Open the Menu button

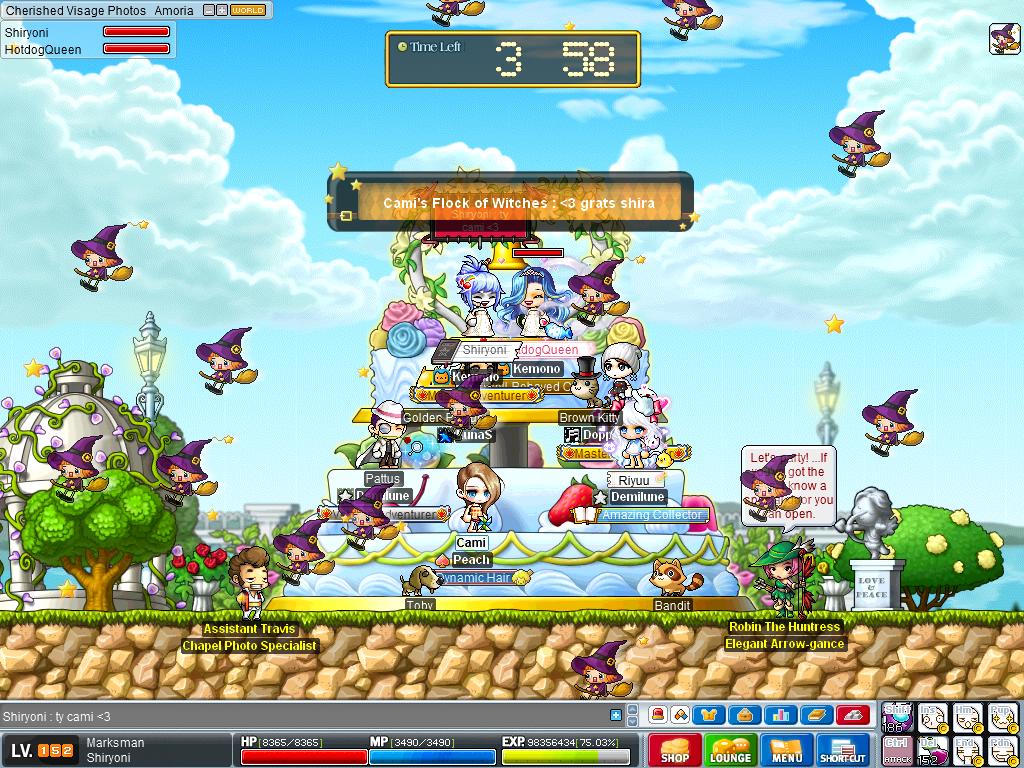(786, 750)
